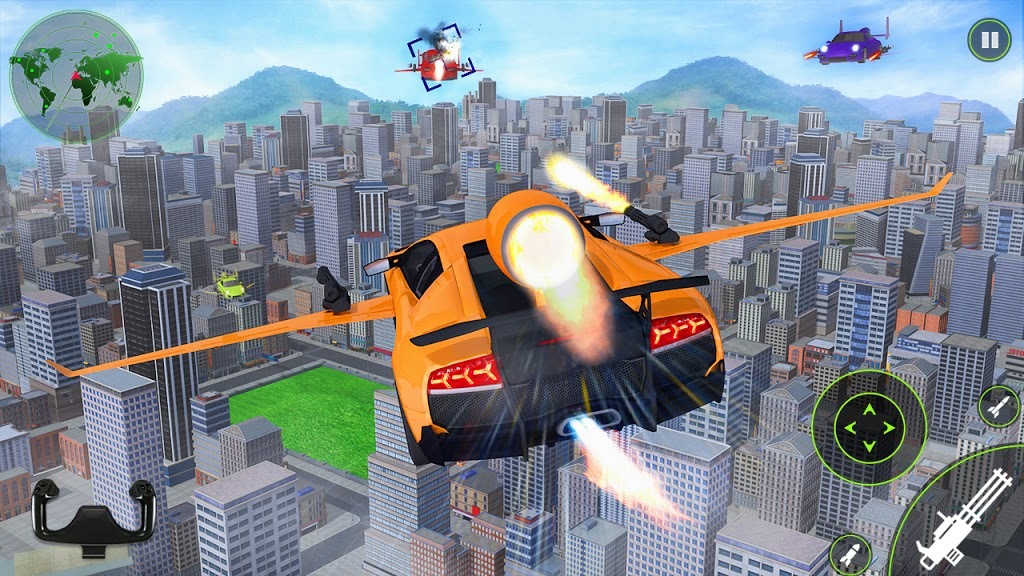Image resolution: width=1024 pixels, height=576 pixels.
Task: Click the joystick's right arrow
Action: [888, 428]
